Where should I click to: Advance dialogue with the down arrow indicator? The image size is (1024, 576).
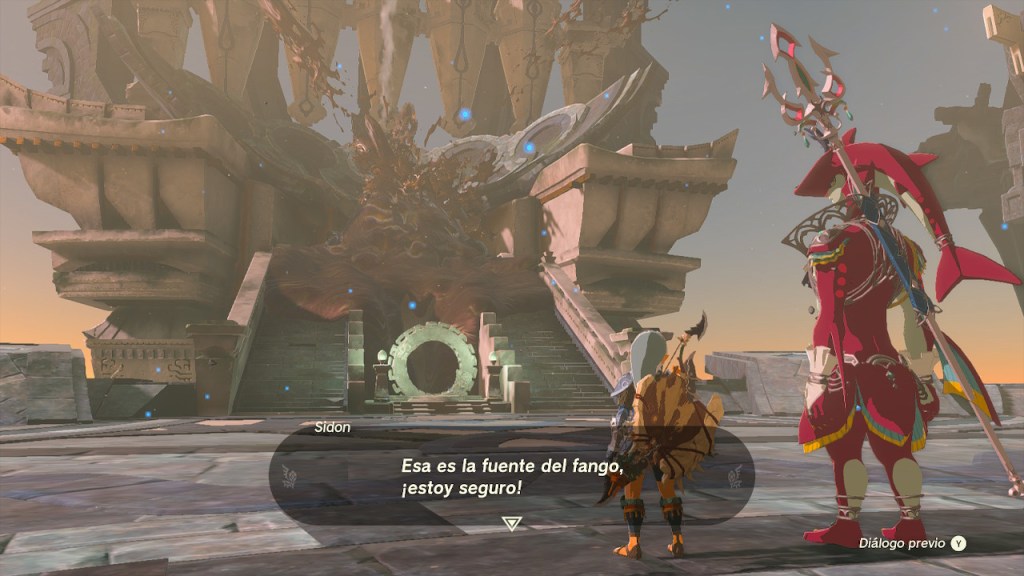[511, 522]
